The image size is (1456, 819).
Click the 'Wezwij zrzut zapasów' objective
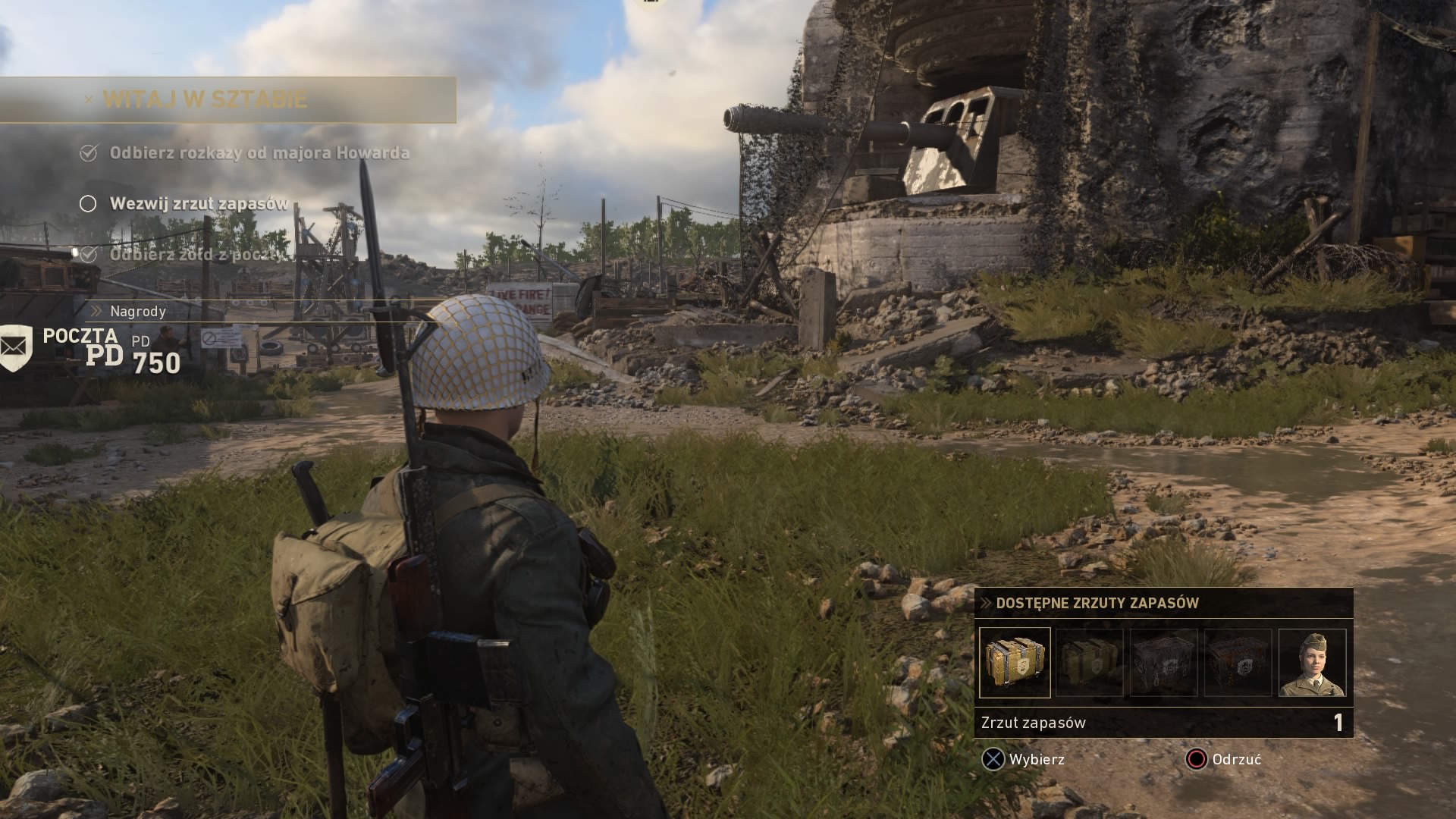(x=199, y=204)
